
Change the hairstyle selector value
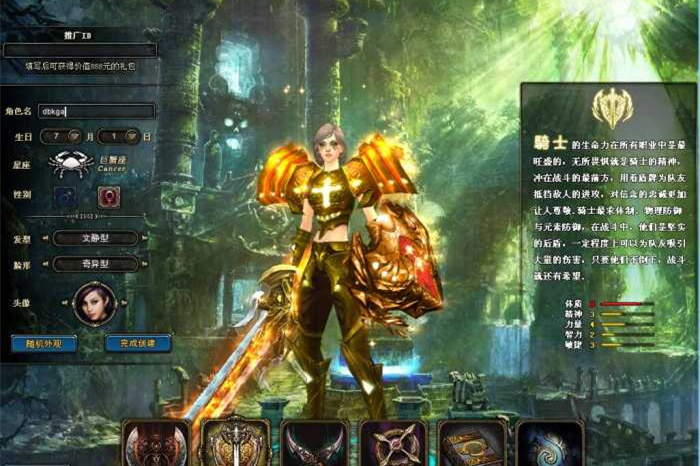[x=95, y=238]
